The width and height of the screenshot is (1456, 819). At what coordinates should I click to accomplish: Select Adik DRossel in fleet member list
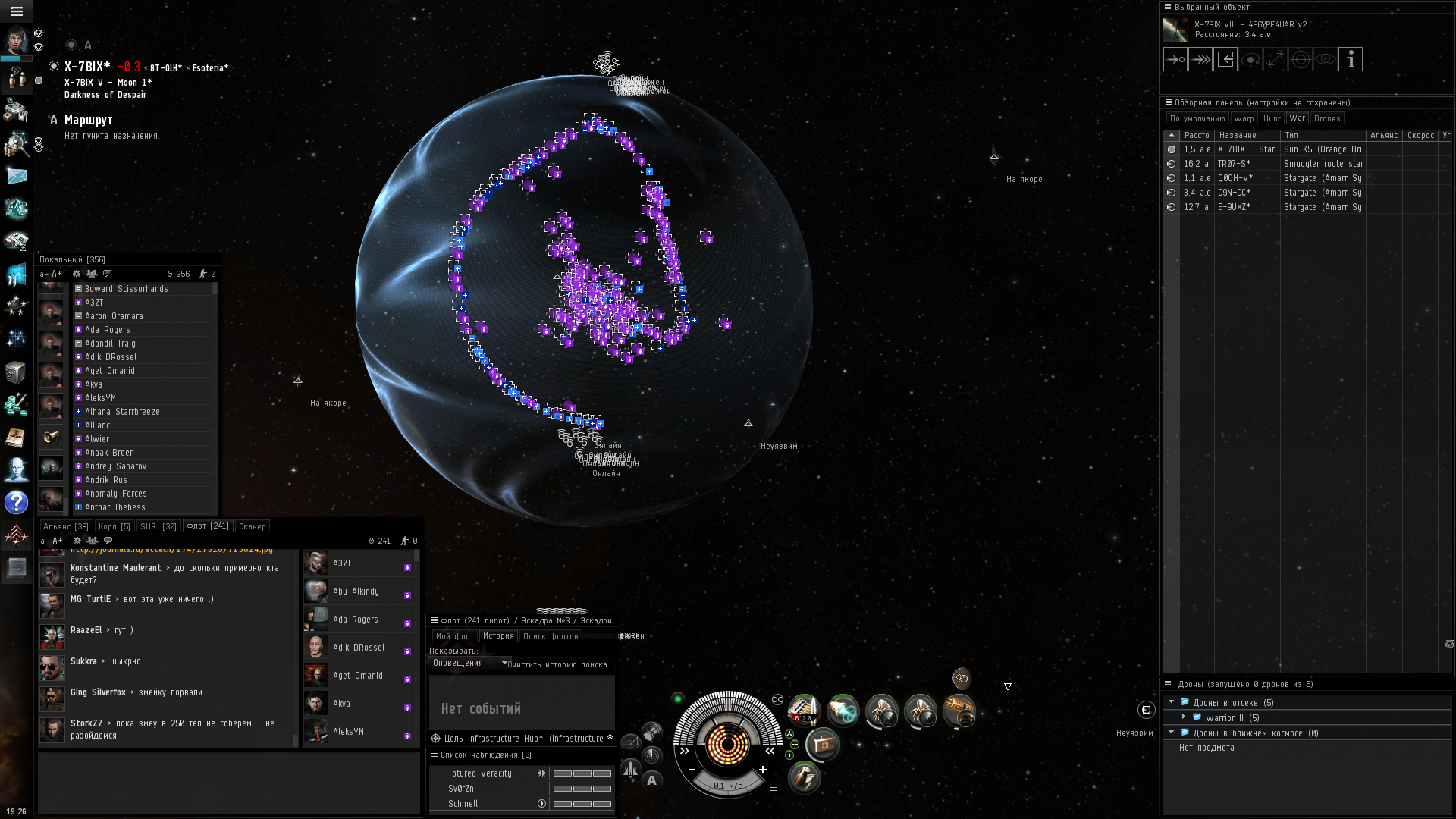[x=358, y=648]
